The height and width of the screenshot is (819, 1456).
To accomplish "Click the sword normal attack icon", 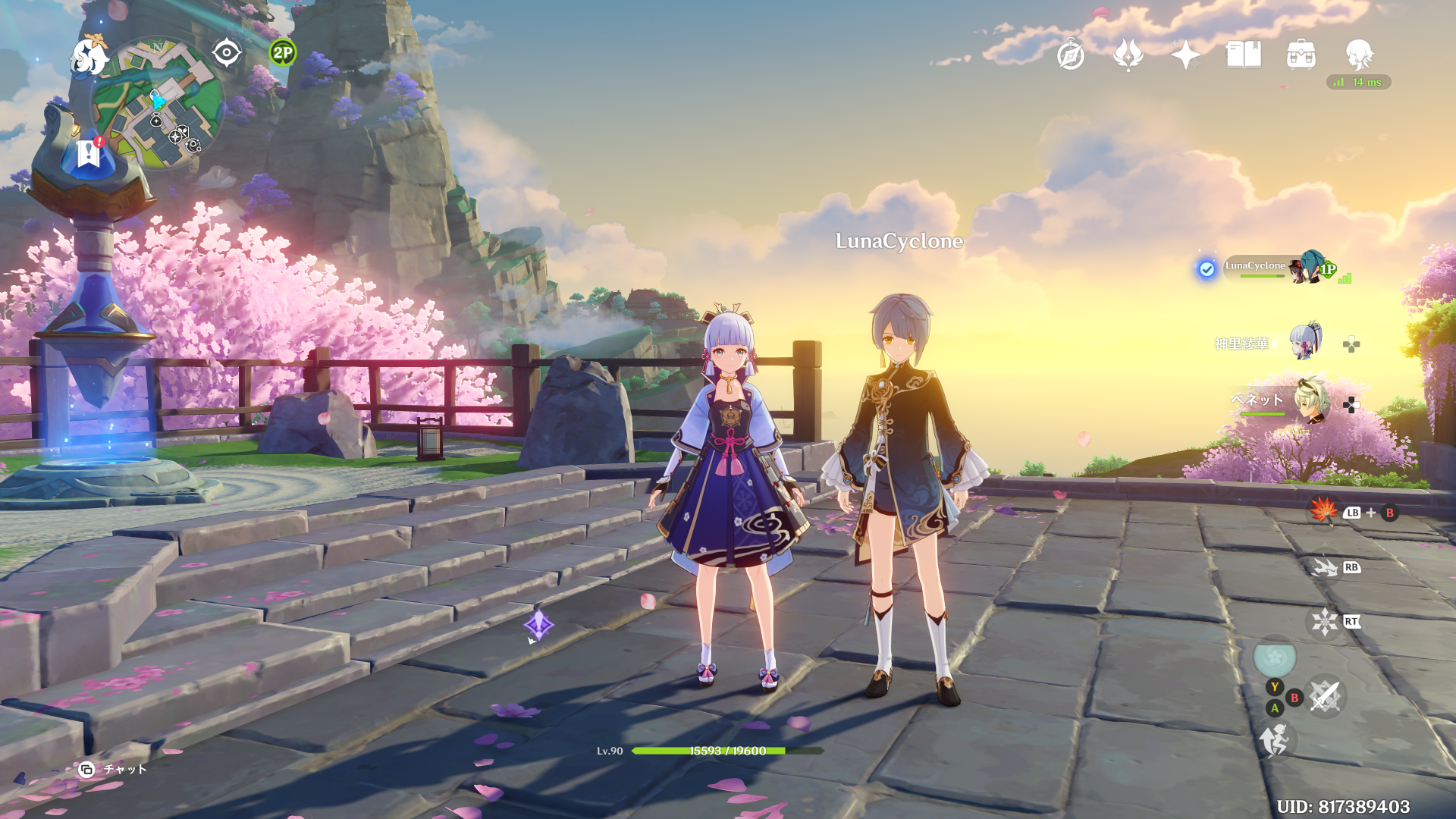I will tap(1324, 696).
